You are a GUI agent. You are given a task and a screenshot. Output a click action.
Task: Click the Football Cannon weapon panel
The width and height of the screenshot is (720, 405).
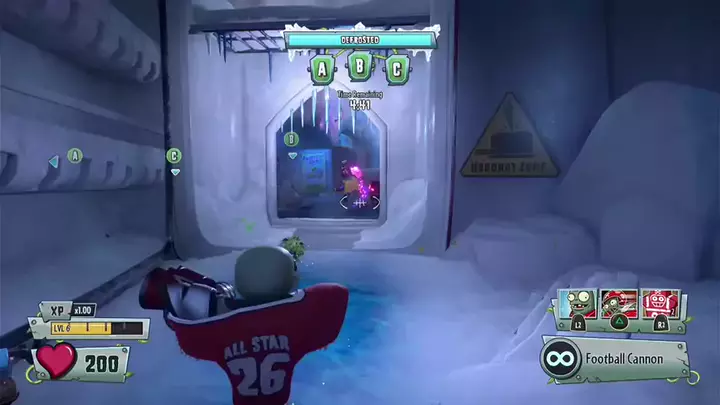614,359
